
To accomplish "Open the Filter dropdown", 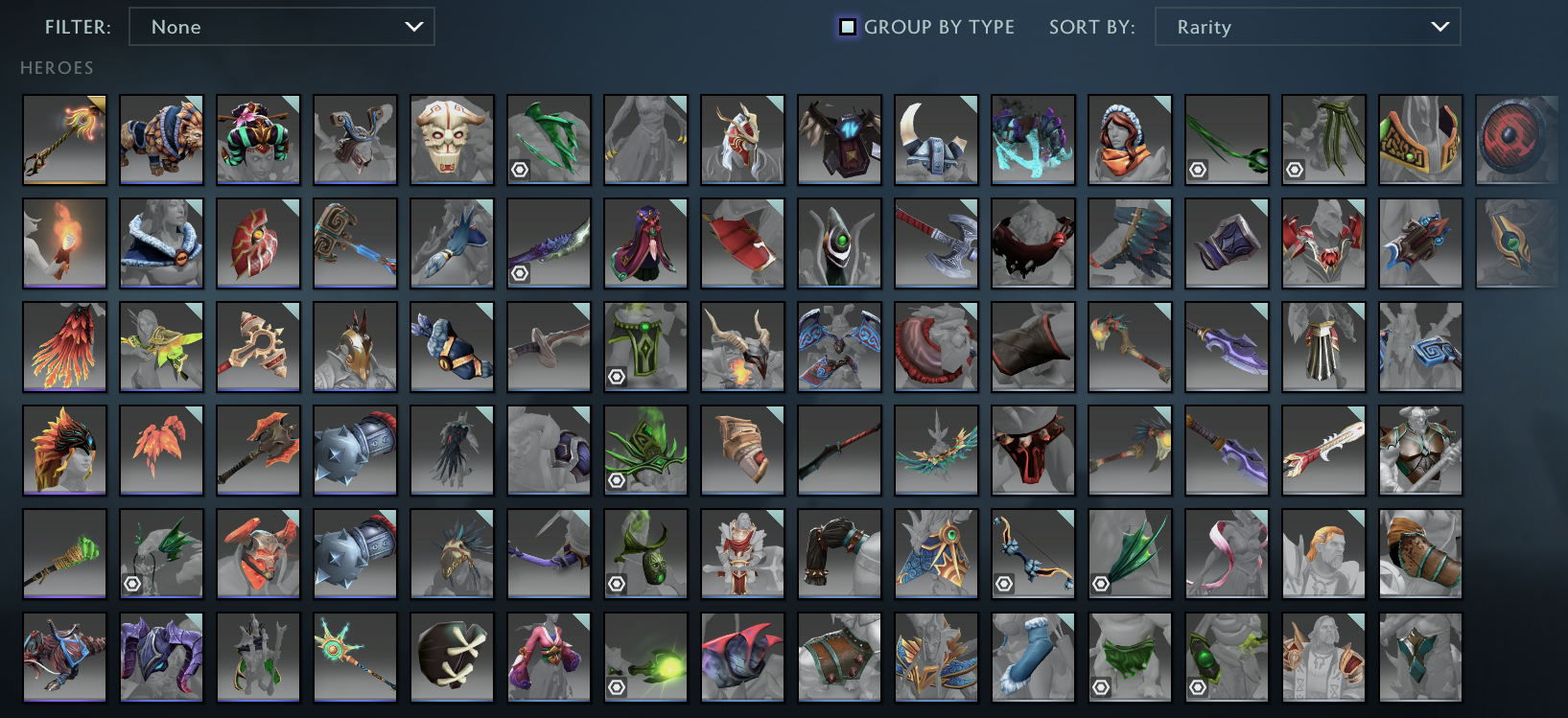I will 281,27.
